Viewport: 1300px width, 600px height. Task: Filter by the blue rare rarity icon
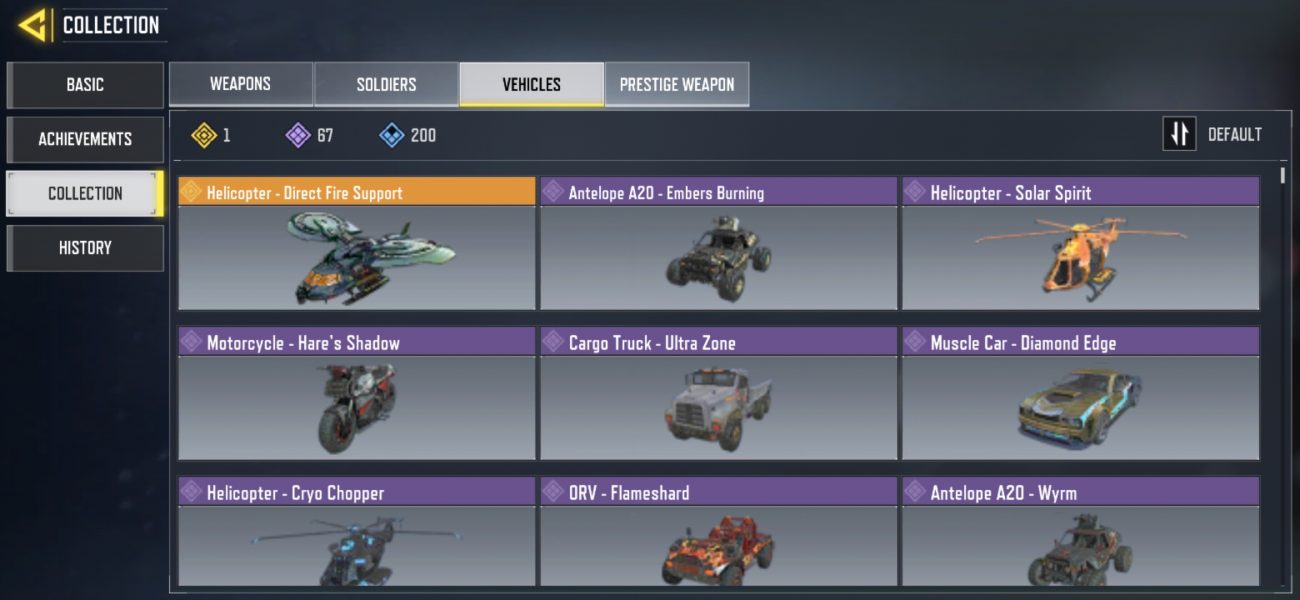point(392,135)
